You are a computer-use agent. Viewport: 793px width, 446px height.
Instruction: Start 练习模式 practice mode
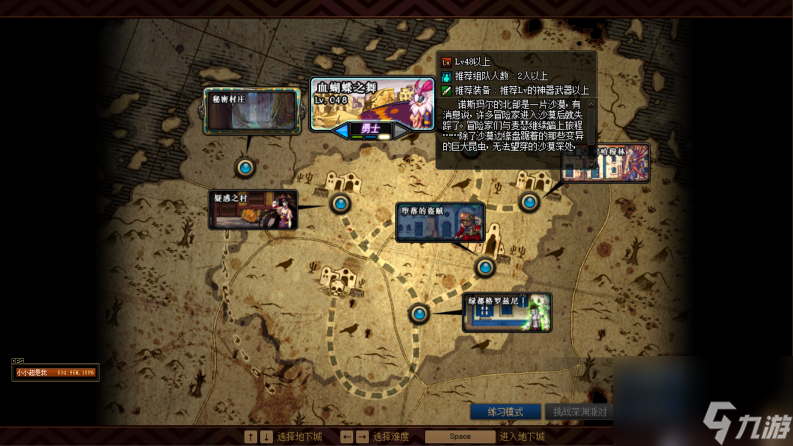coord(505,411)
